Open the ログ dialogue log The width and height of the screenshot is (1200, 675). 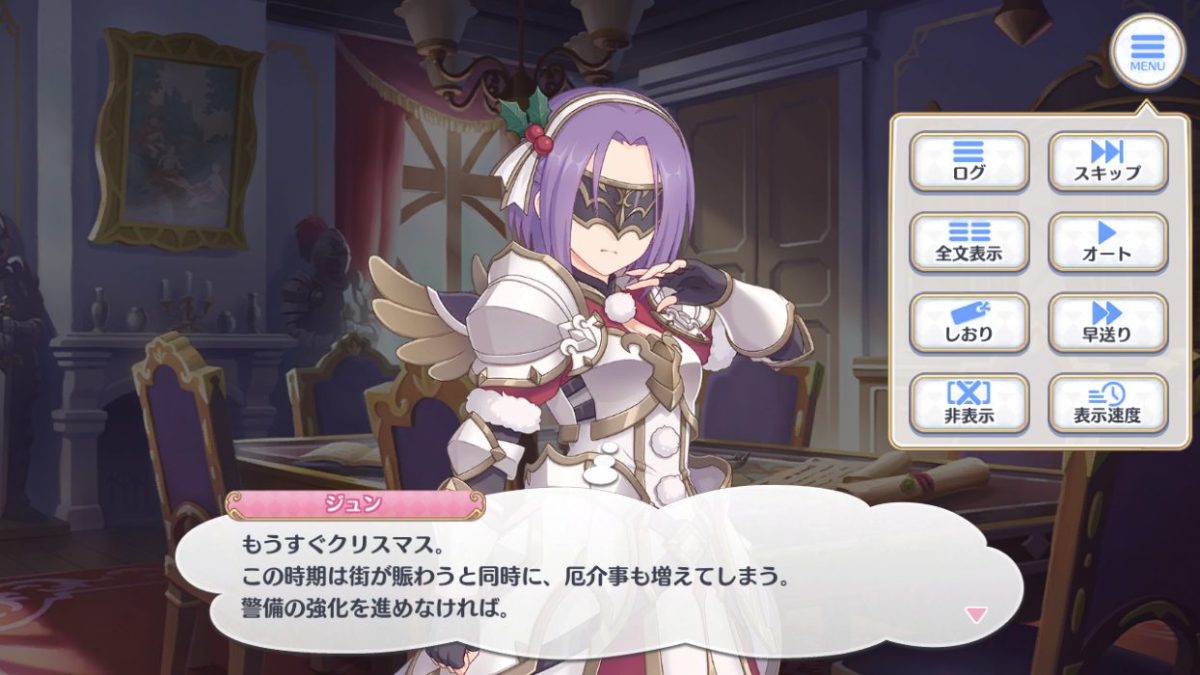pyautogui.click(x=968, y=161)
